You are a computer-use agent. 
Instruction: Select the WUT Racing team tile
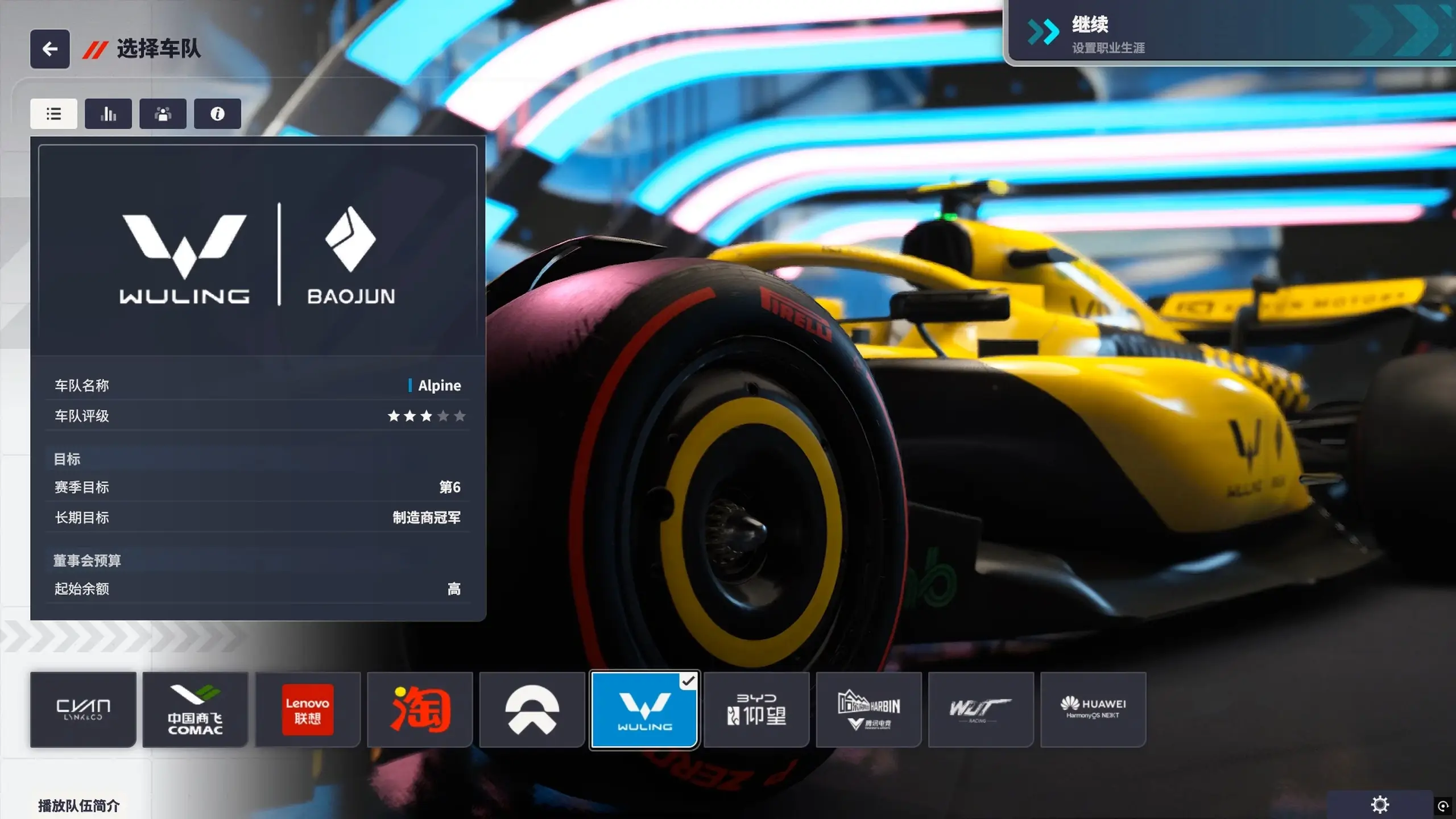[x=981, y=710]
